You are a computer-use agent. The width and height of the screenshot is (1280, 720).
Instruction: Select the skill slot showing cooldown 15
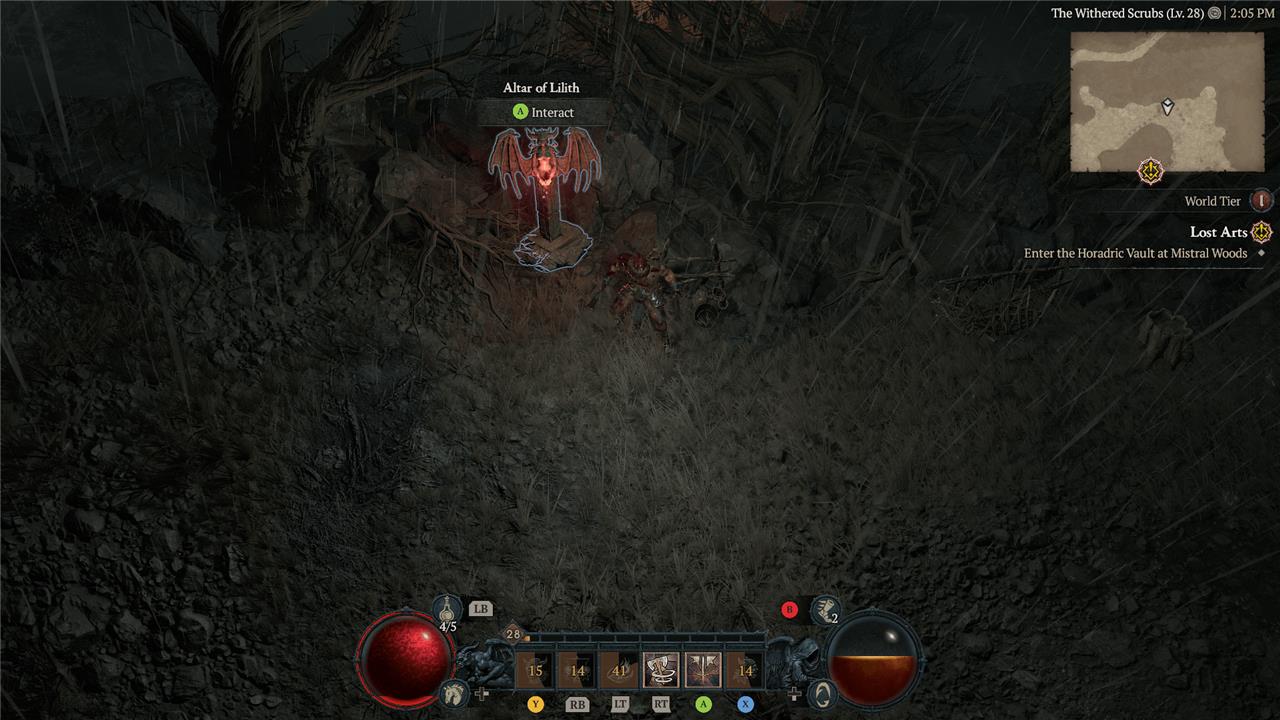pos(535,670)
